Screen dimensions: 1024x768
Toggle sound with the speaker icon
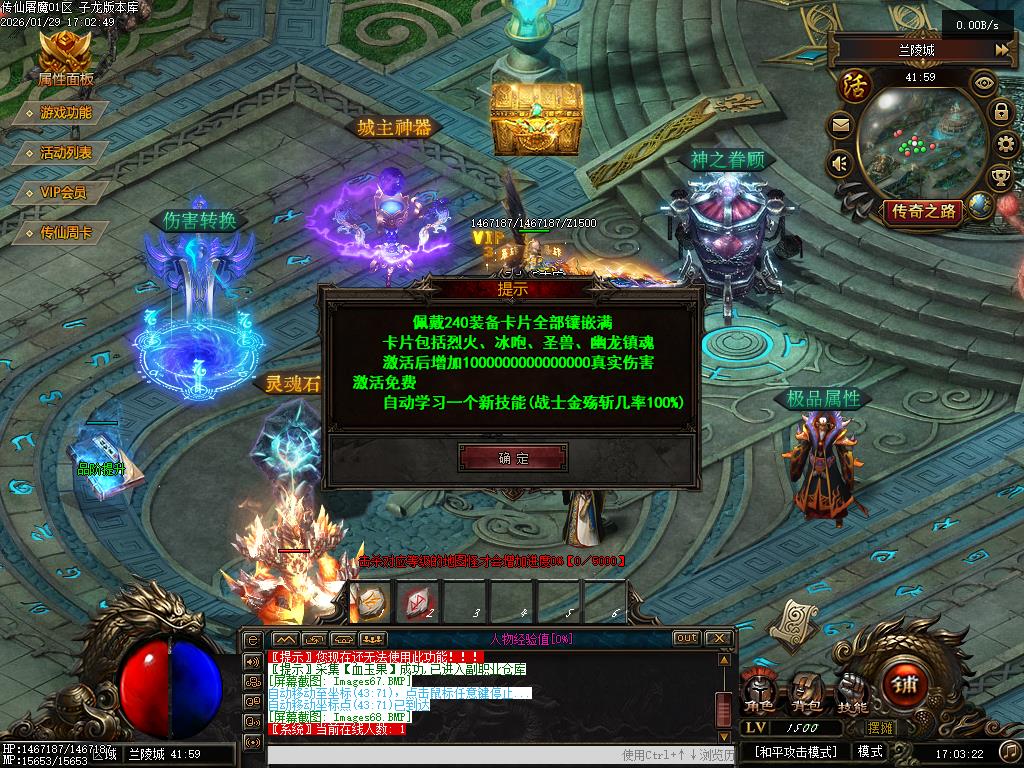839,163
